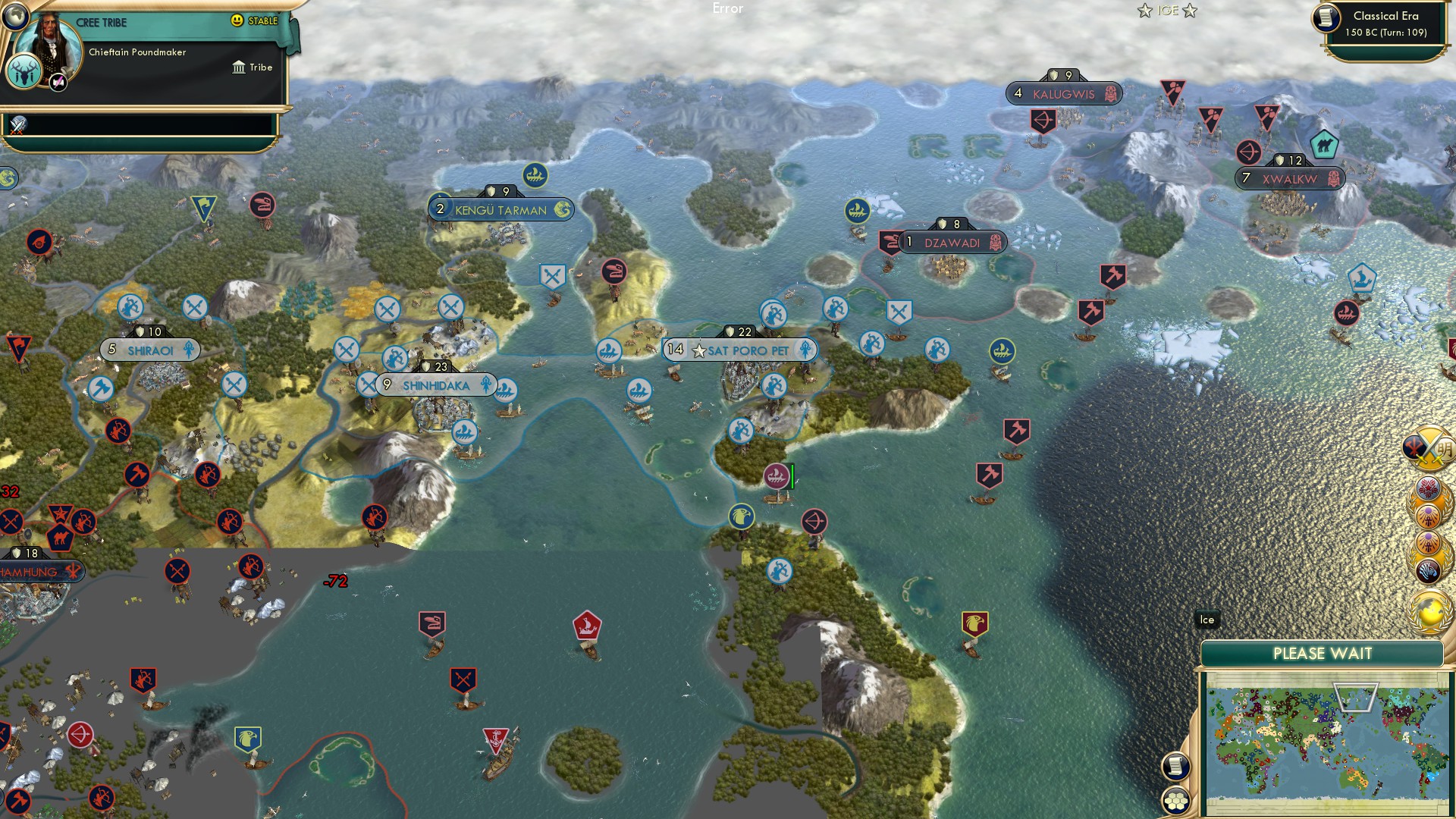This screenshot has width=1456, height=819.
Task: Toggle the left star beside IGE
Action: click(1144, 11)
